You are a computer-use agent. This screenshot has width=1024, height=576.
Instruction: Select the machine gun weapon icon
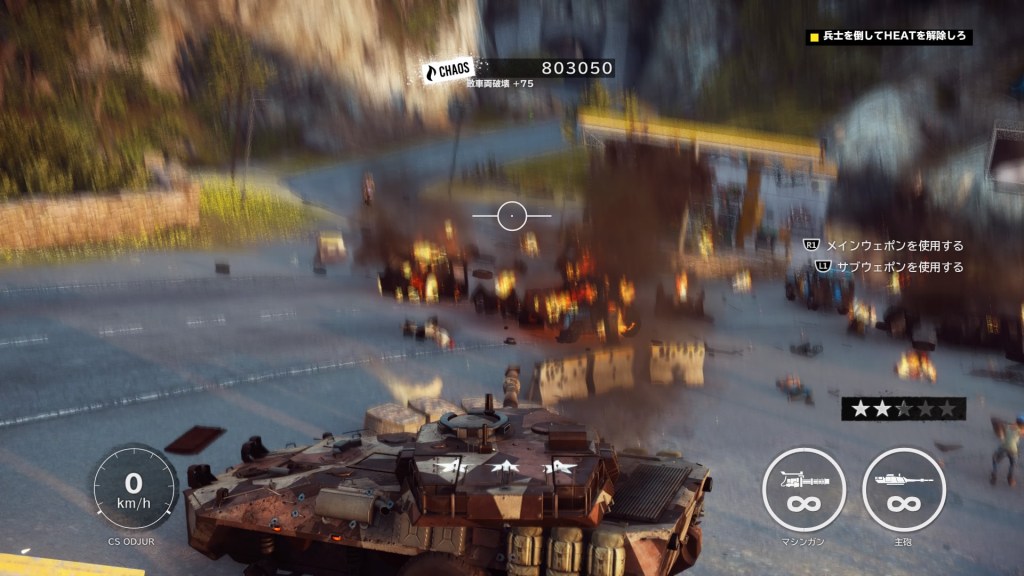(x=803, y=489)
